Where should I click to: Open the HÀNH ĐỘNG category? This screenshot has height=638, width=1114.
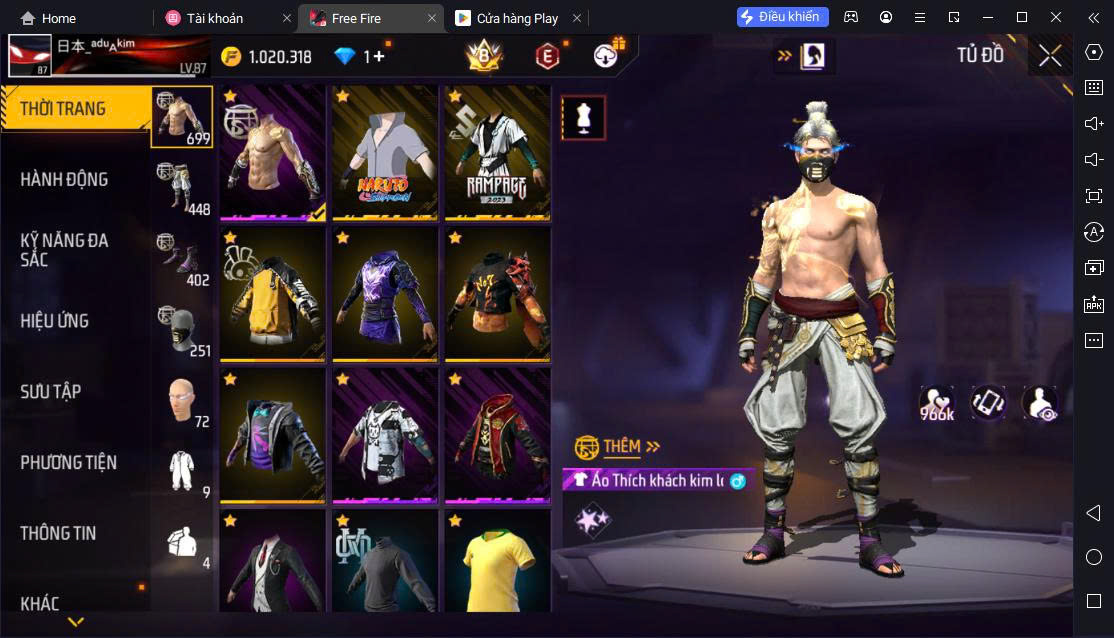click(64, 180)
